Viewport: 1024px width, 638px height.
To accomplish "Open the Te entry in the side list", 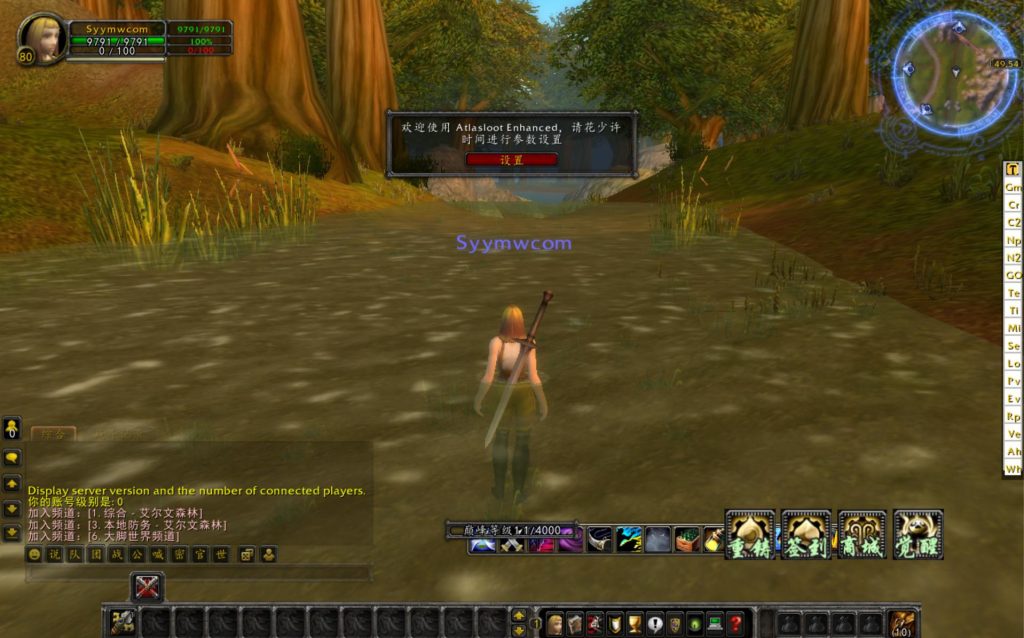I will [x=1013, y=293].
